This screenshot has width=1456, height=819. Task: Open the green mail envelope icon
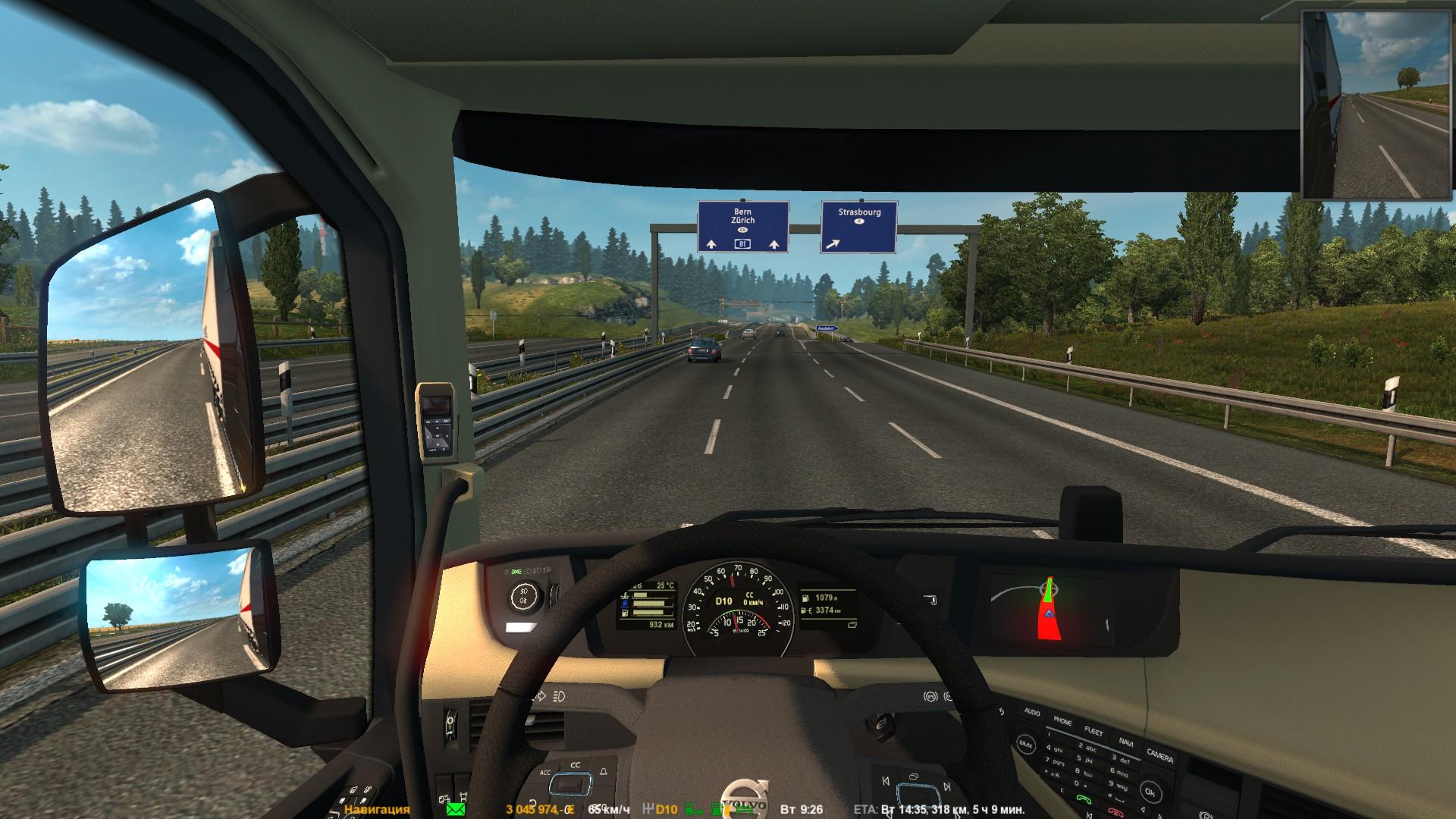coord(456,809)
